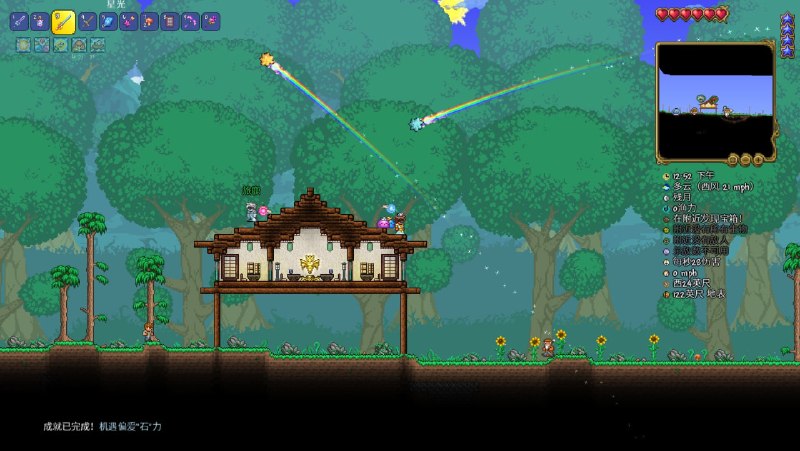Pick the mushroom item in the hotbar
Screen dimensions: 800x451
[148, 21]
